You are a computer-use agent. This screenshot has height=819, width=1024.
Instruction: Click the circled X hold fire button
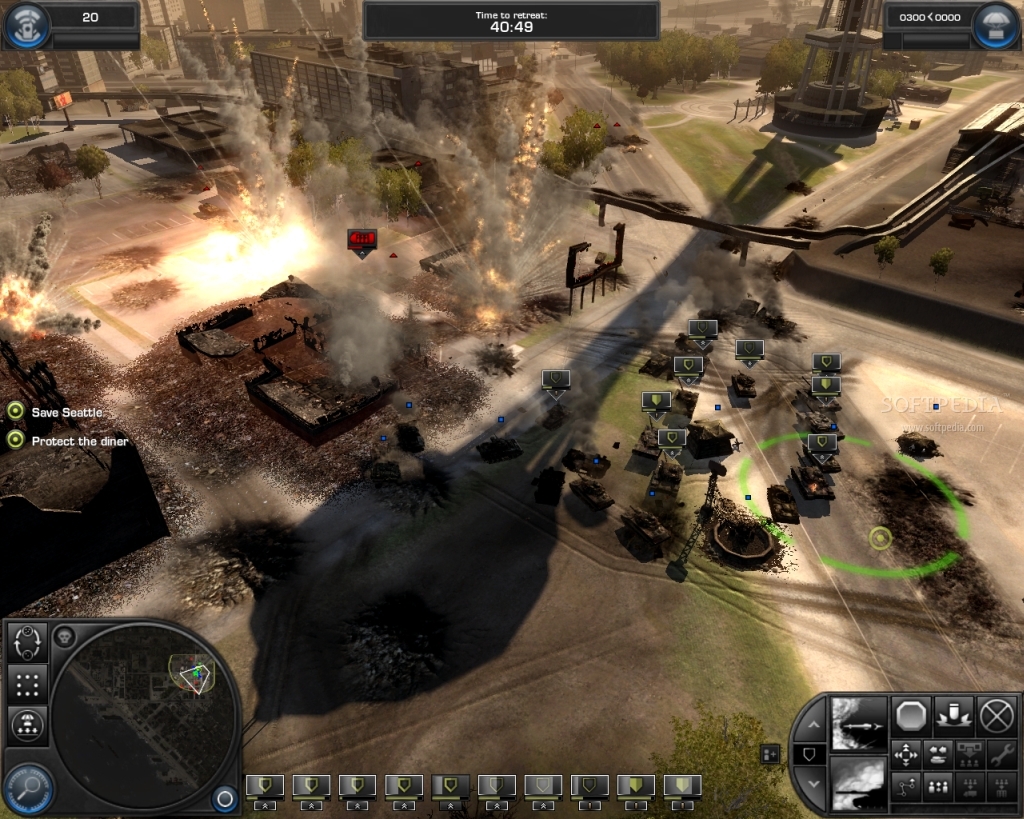[x=996, y=715]
